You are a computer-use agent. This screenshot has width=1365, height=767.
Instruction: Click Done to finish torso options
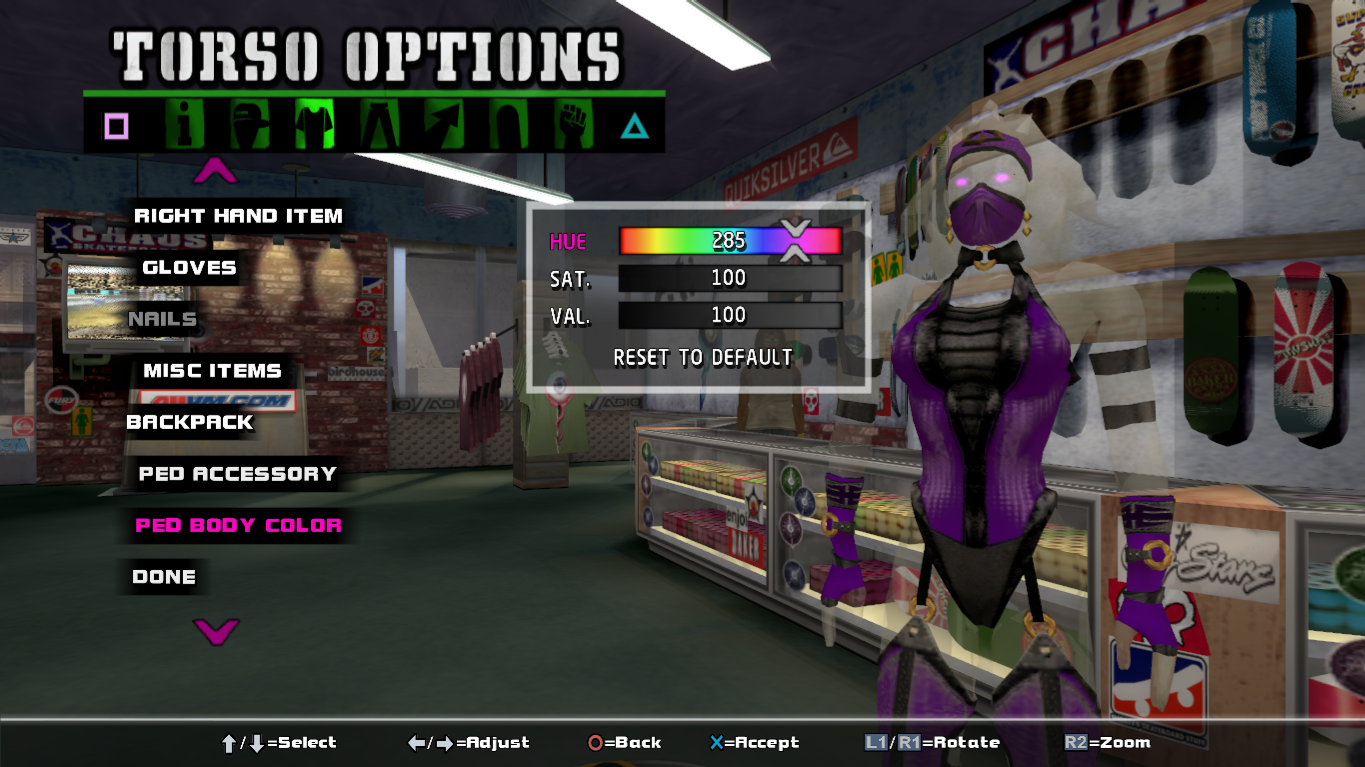164,577
